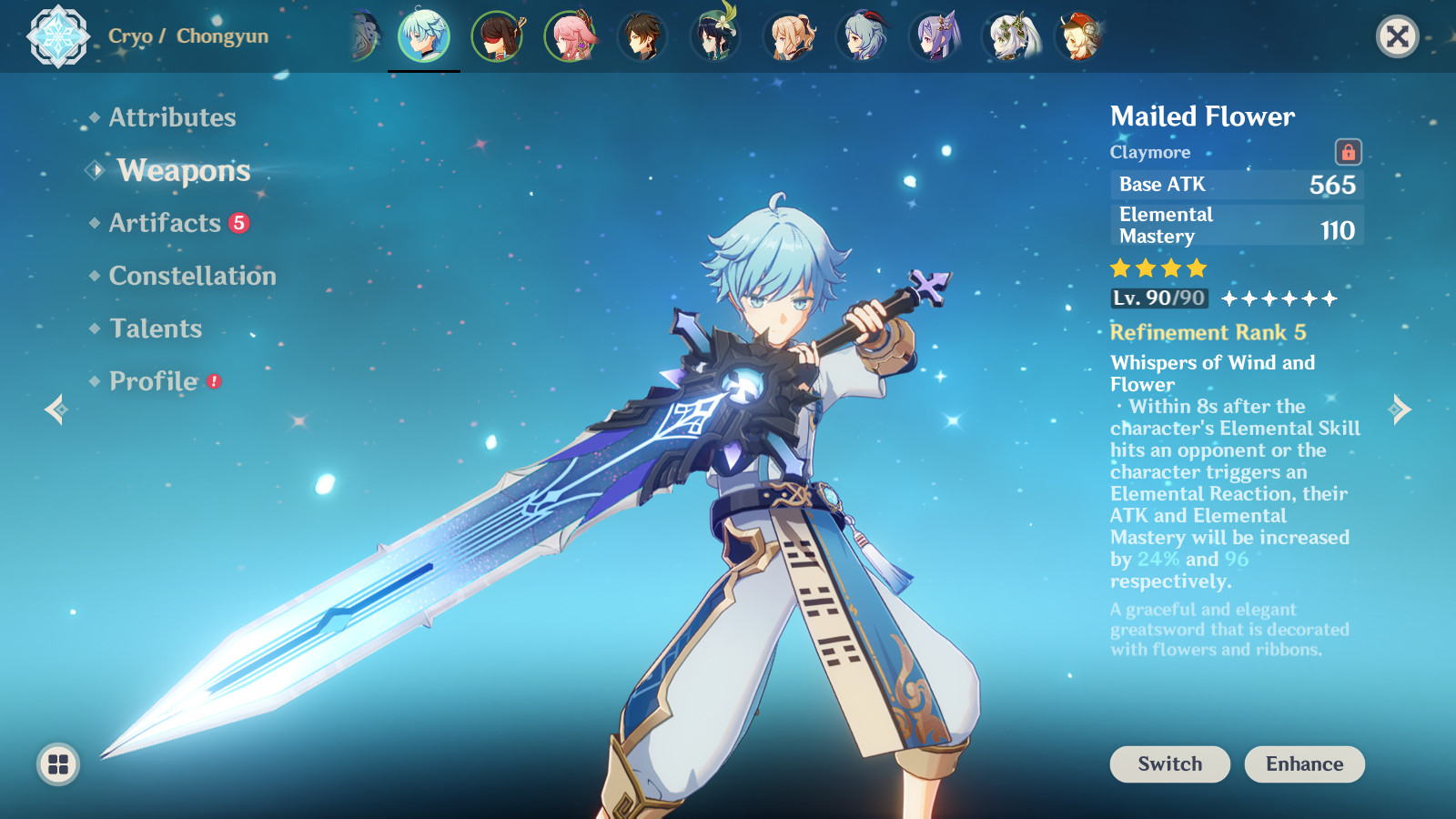Show the Talents page
This screenshot has height=819, width=1456.
[156, 329]
